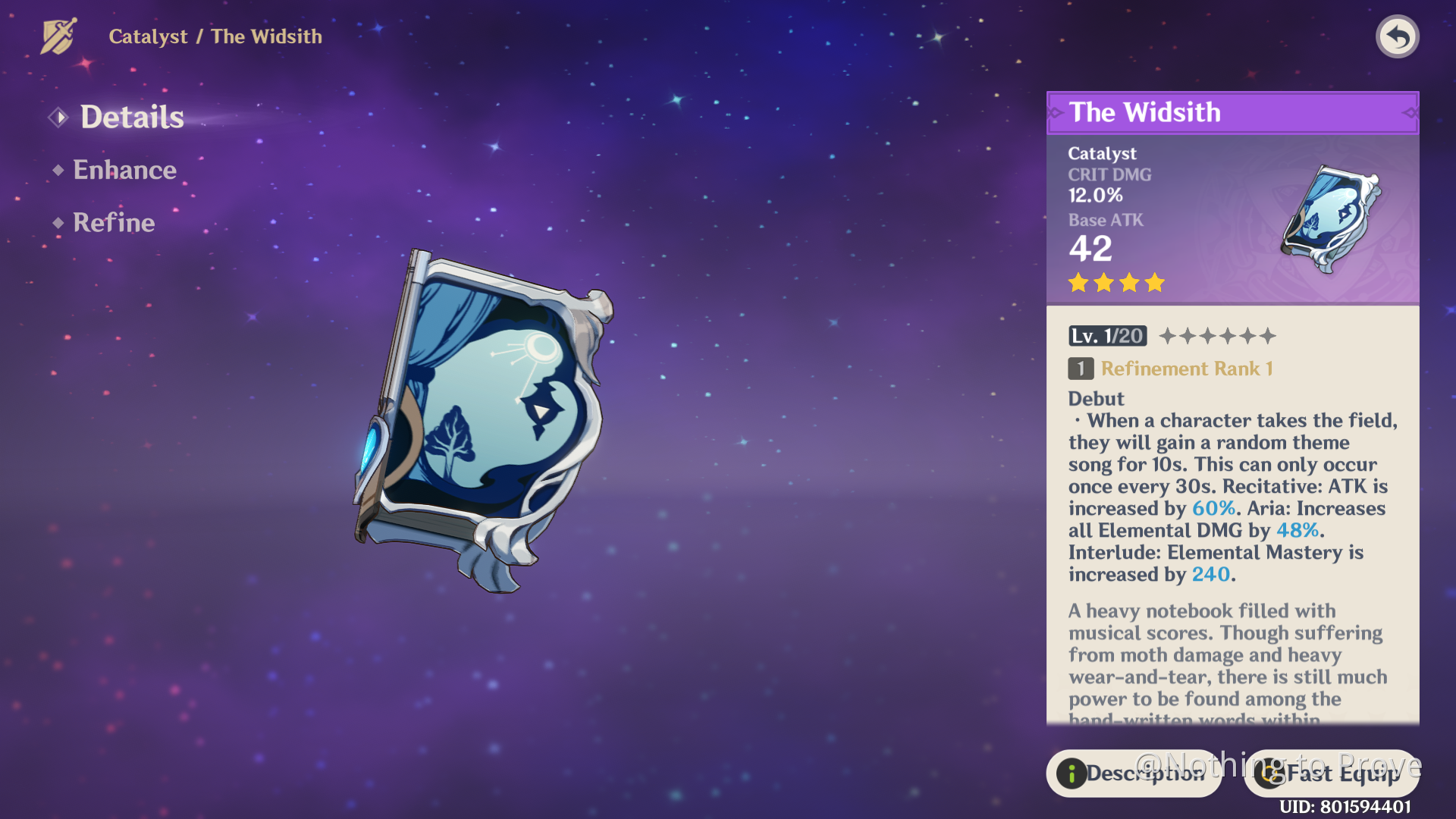Open the Details tab
The image size is (1456, 819).
131,118
